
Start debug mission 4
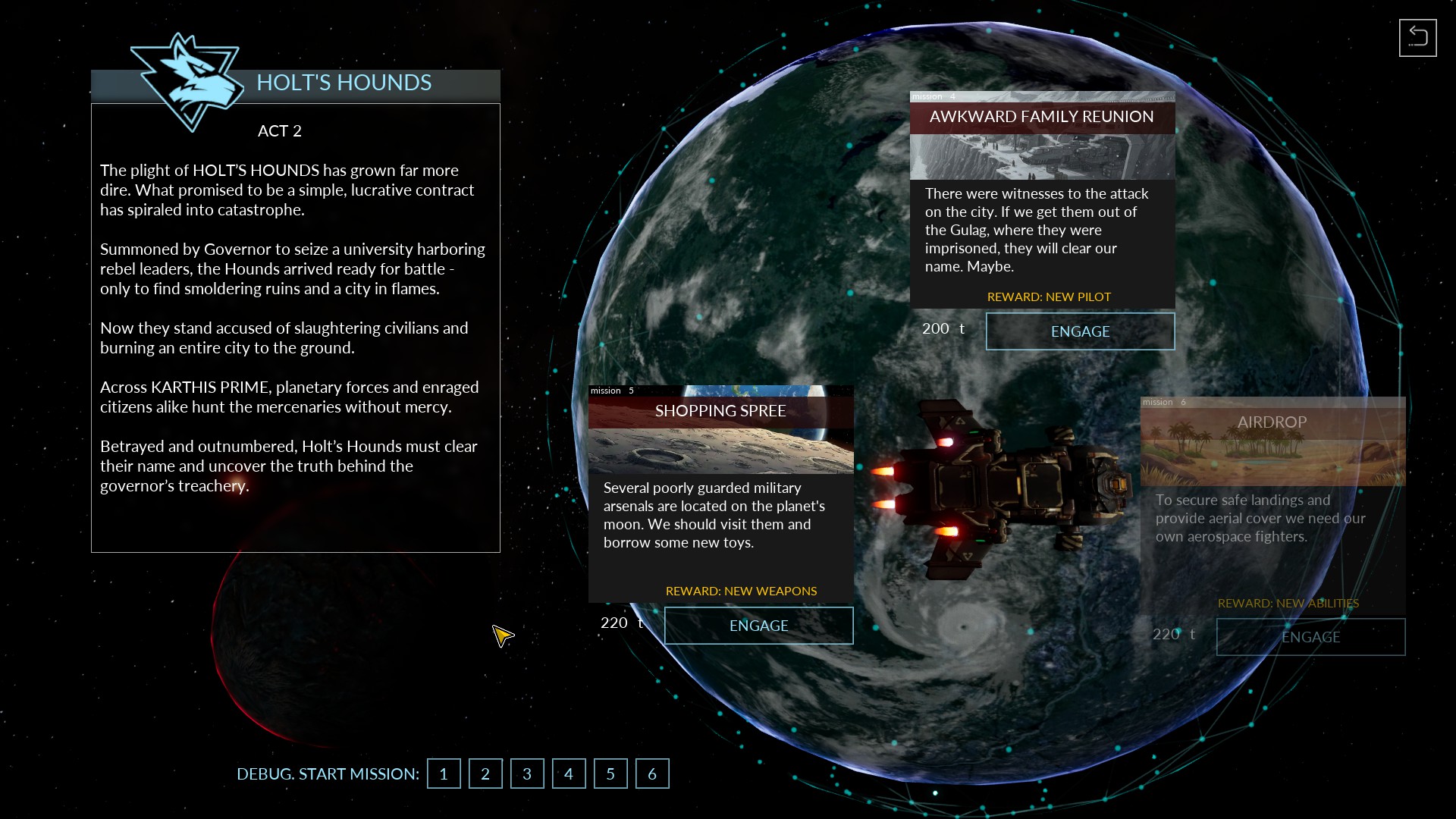[x=569, y=773]
